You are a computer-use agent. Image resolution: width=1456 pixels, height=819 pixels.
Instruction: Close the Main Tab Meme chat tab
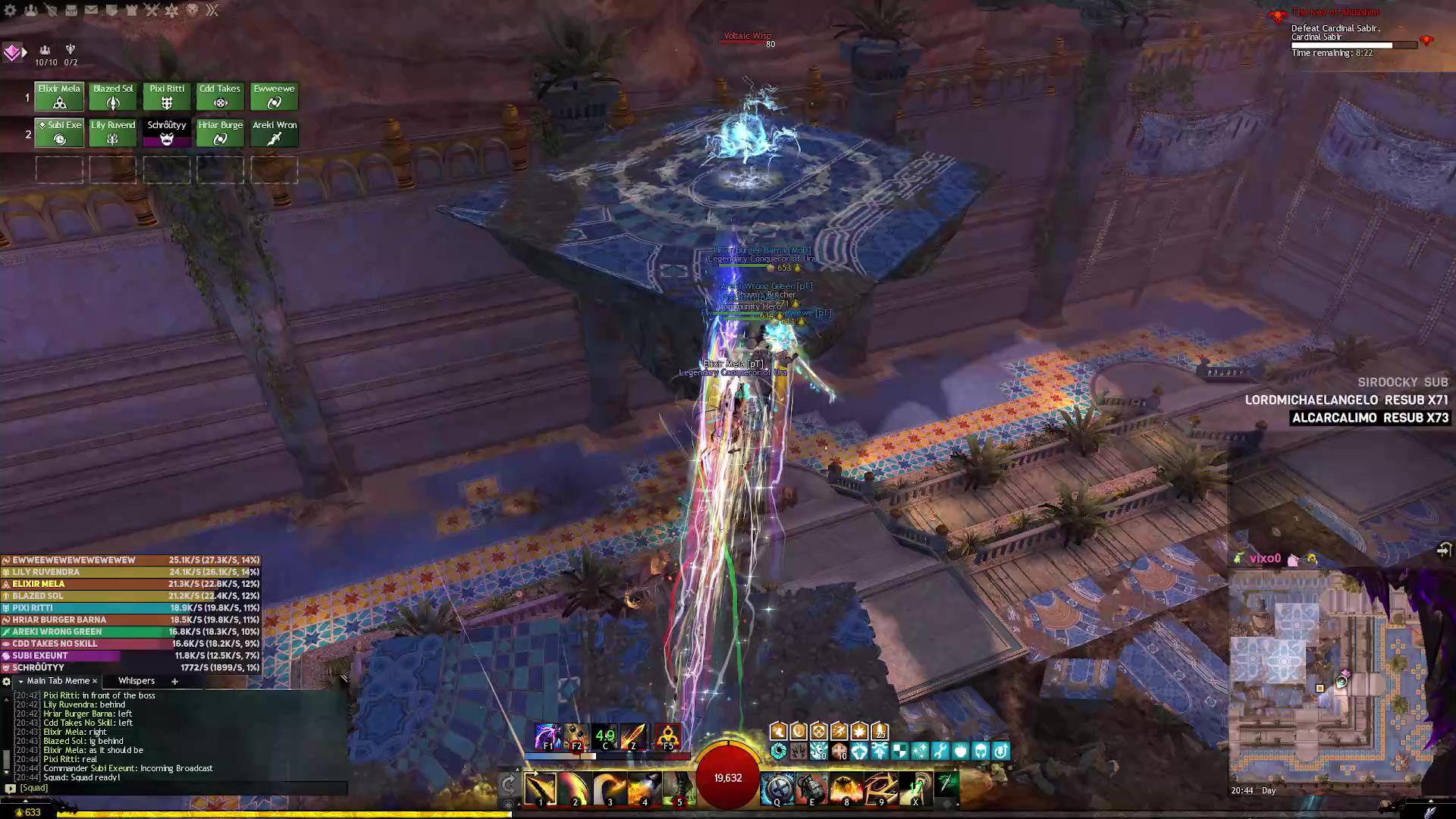pyautogui.click(x=95, y=681)
